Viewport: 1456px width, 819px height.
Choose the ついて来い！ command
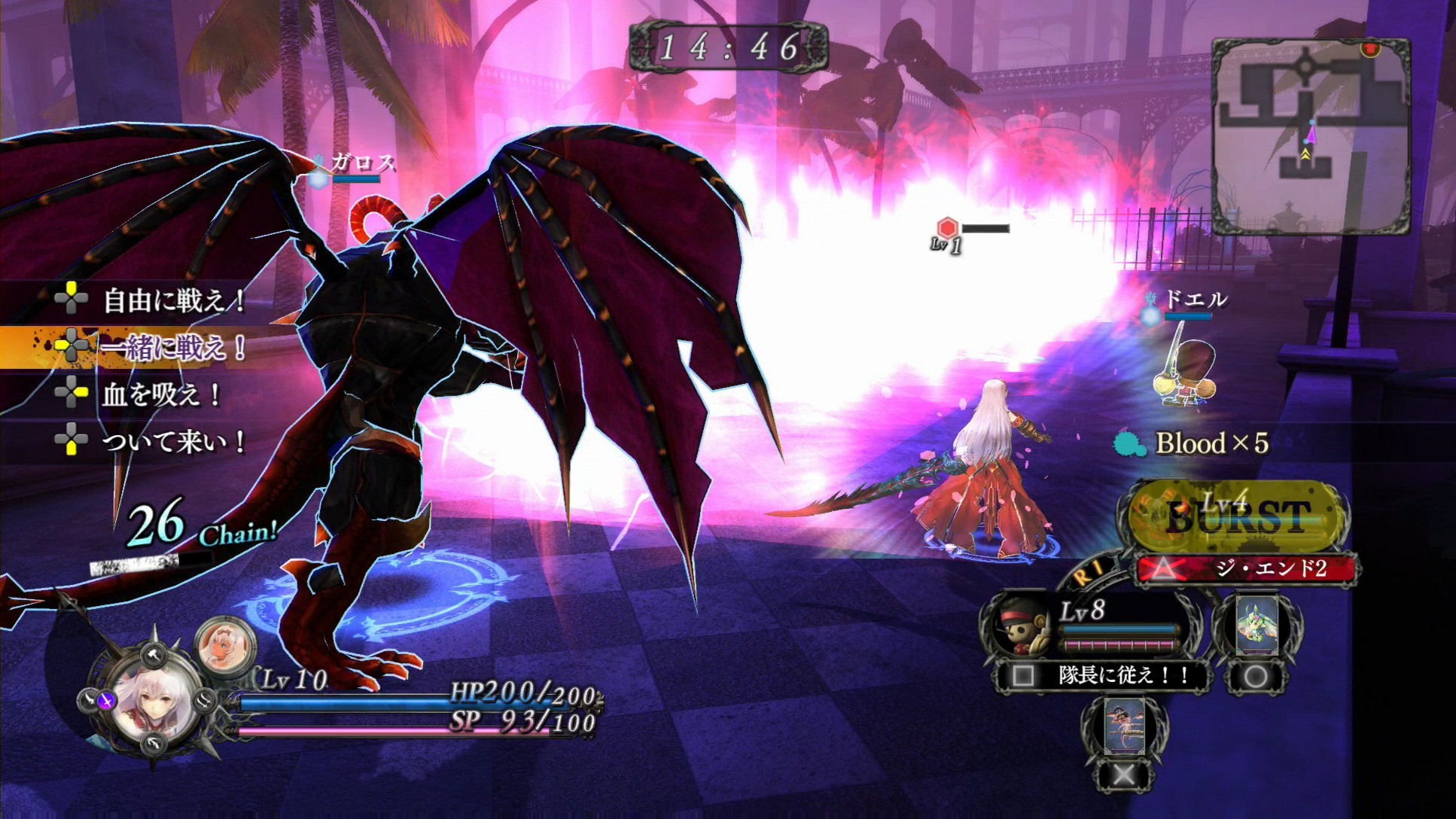pos(173,440)
